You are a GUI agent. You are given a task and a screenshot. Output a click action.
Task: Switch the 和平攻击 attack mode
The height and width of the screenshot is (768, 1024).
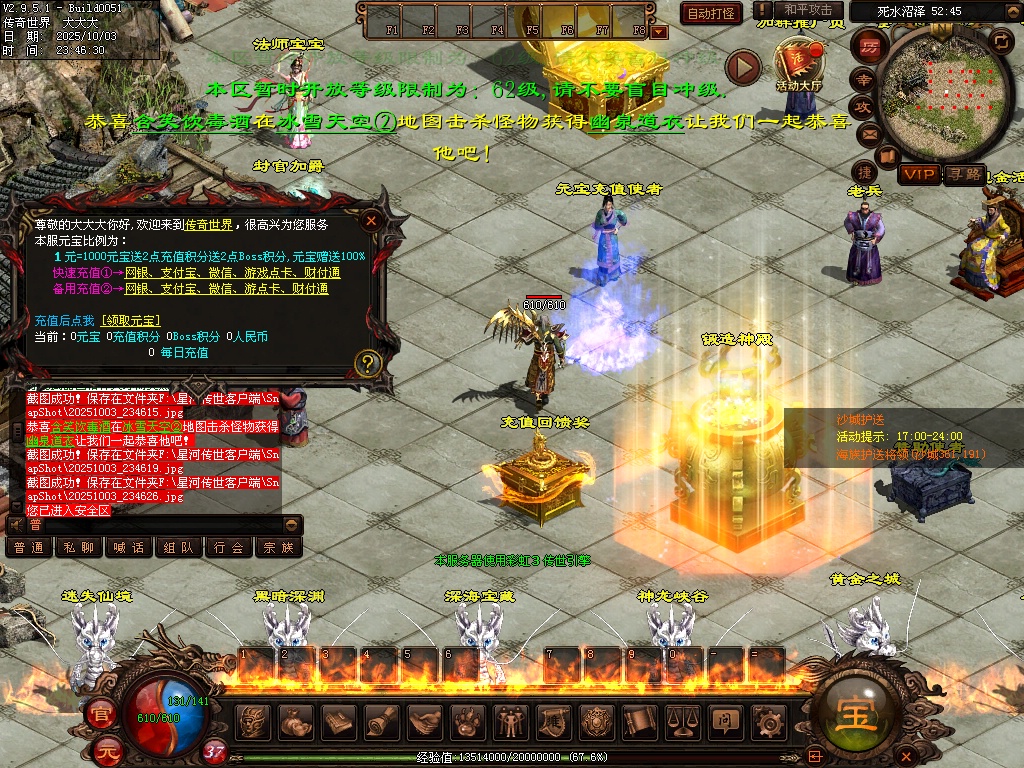[808, 10]
